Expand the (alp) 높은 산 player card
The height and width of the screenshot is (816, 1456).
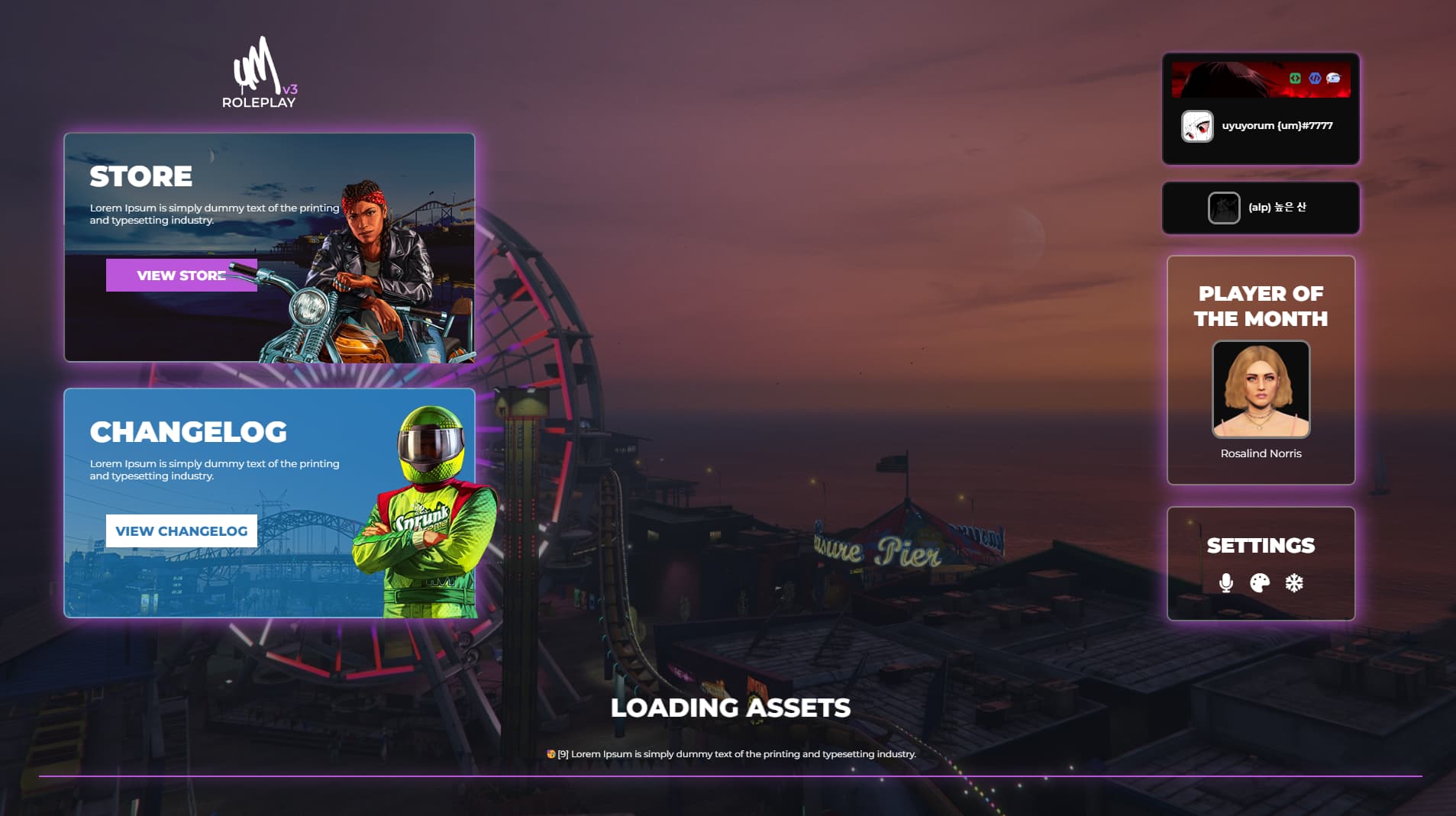point(1261,207)
